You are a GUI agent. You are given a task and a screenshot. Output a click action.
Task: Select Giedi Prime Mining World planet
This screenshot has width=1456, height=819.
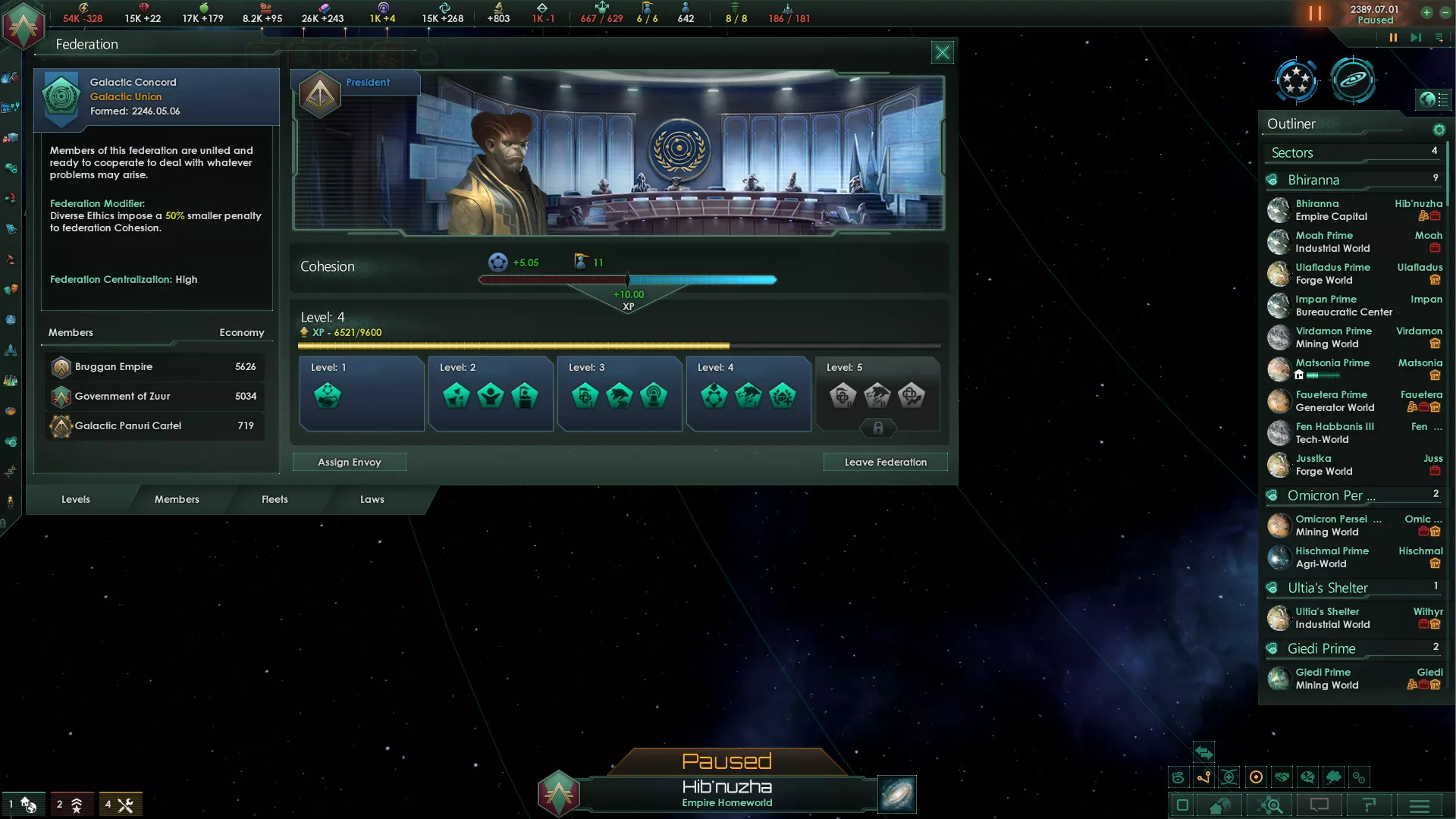1327,679
